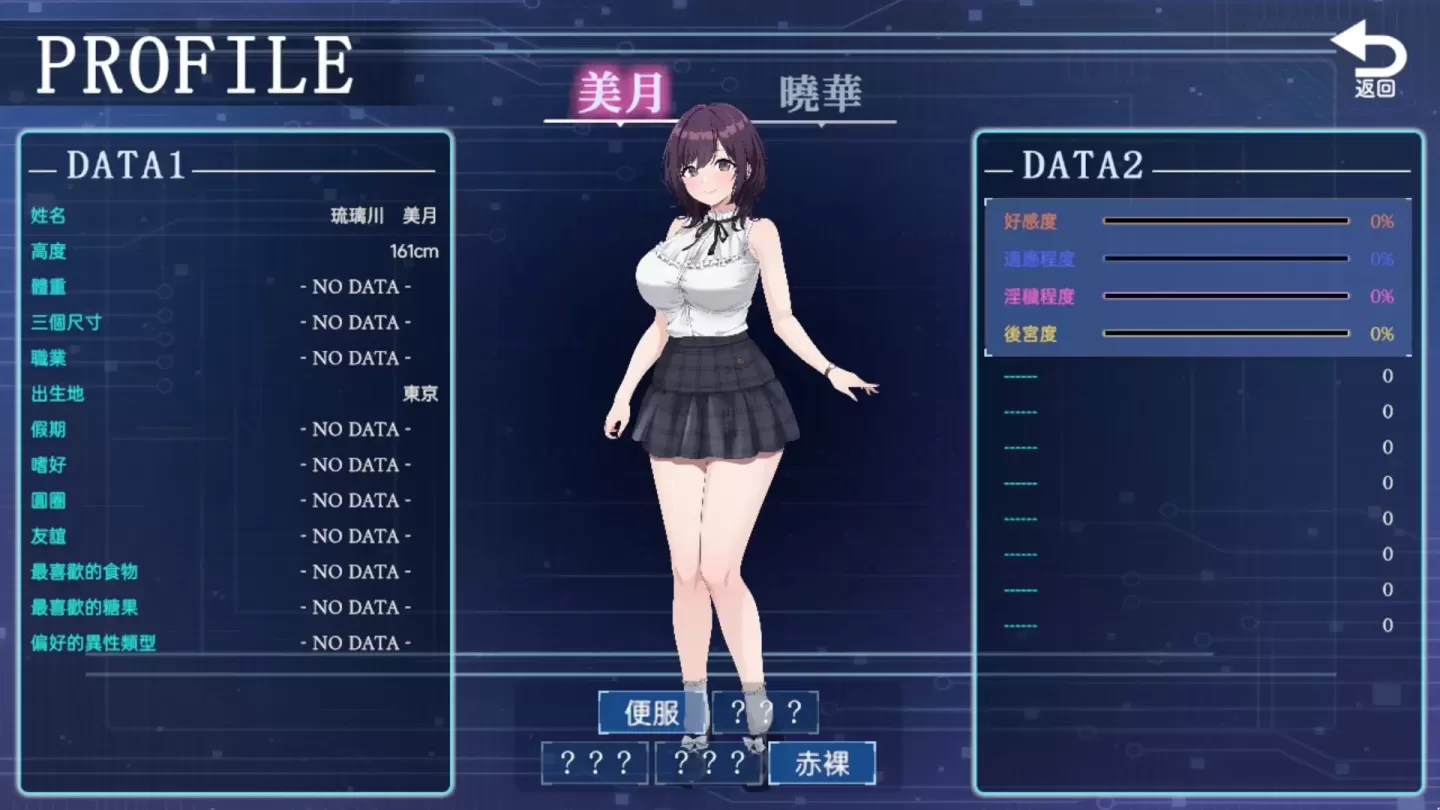
Task: Click the 適應程度 progress bar
Action: [1225, 258]
